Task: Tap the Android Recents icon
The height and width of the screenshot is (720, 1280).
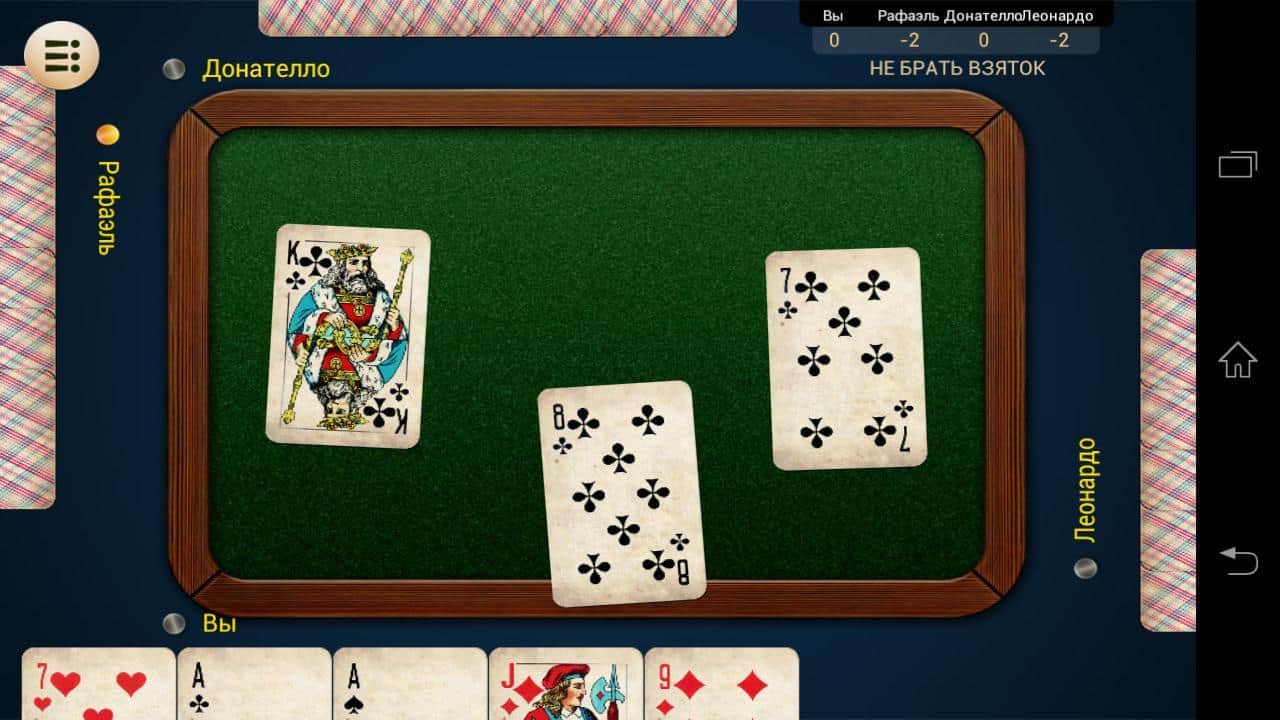Action: tap(1237, 165)
